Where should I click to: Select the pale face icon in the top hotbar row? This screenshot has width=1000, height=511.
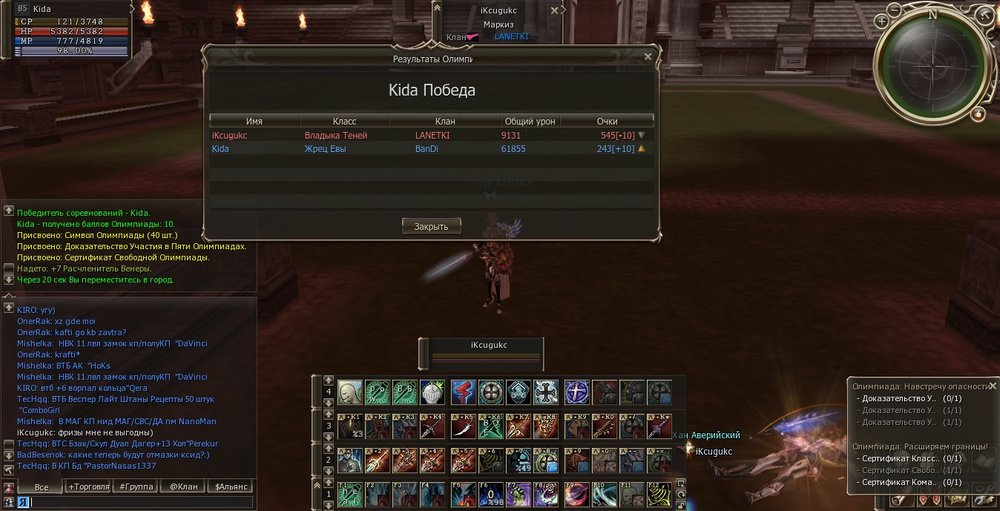(349, 391)
